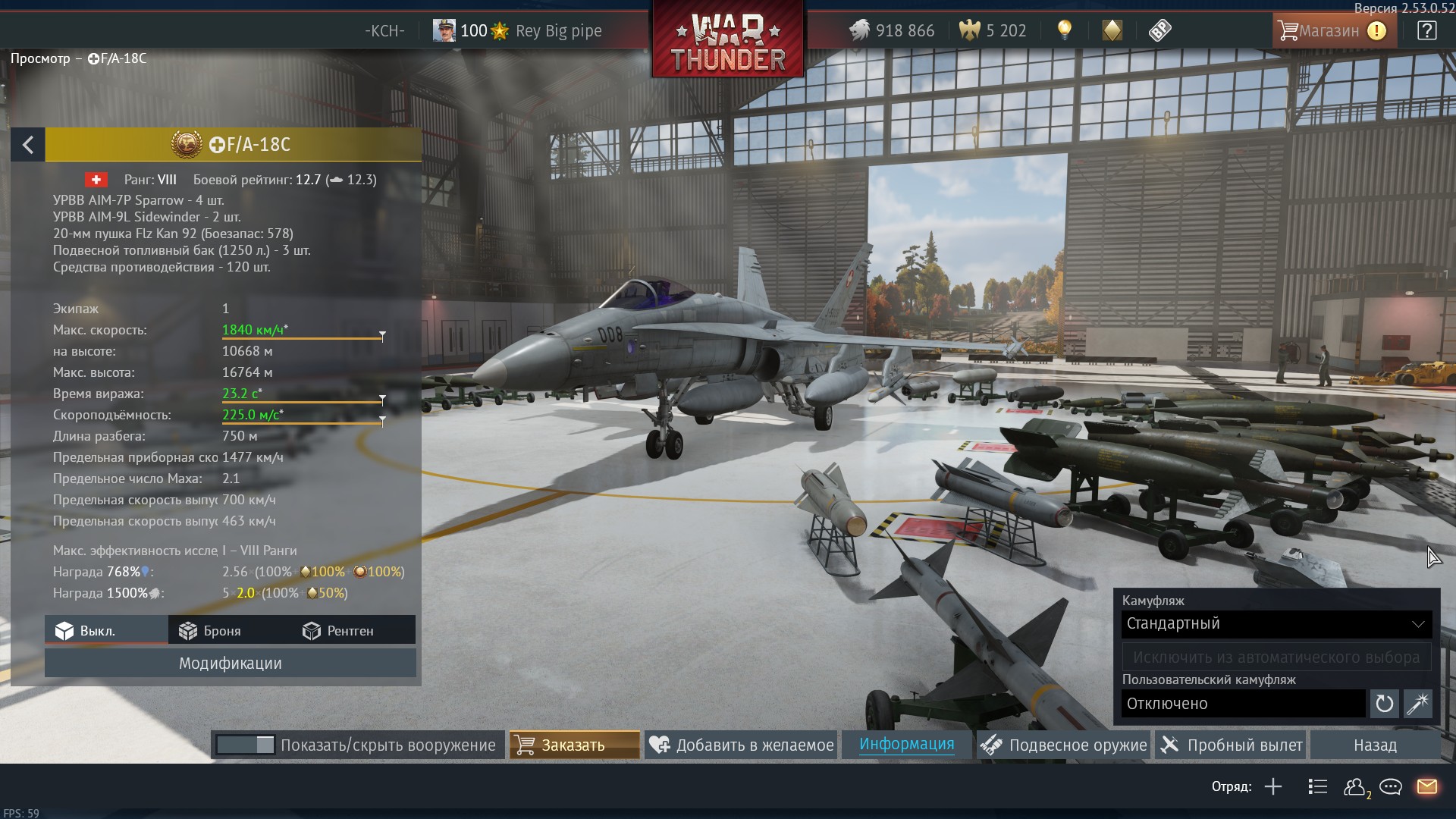Add a squad member with plus
The height and width of the screenshot is (819, 1456).
(x=1273, y=786)
